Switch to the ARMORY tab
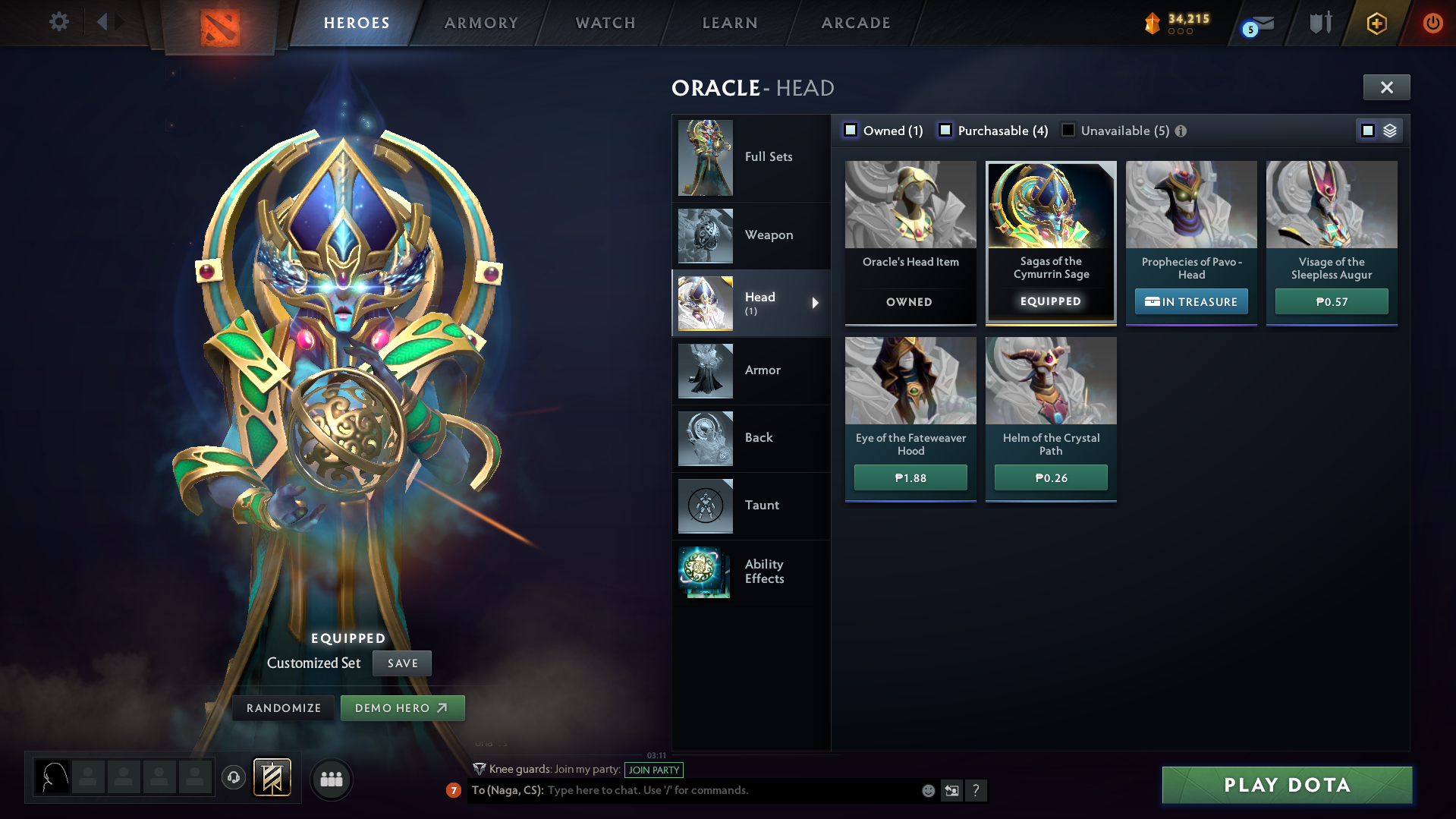This screenshot has height=819, width=1456. coord(481,23)
